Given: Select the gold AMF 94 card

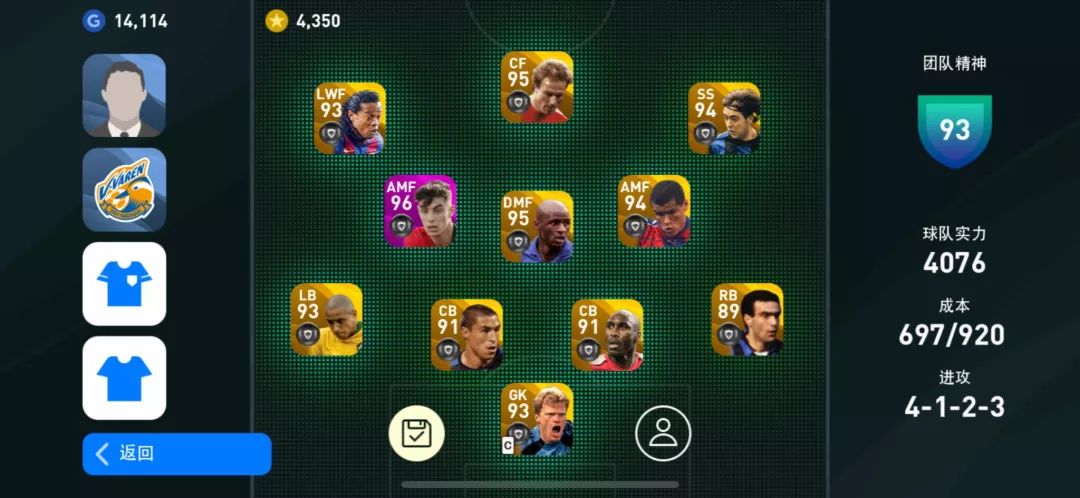Looking at the screenshot, I should click(654, 211).
